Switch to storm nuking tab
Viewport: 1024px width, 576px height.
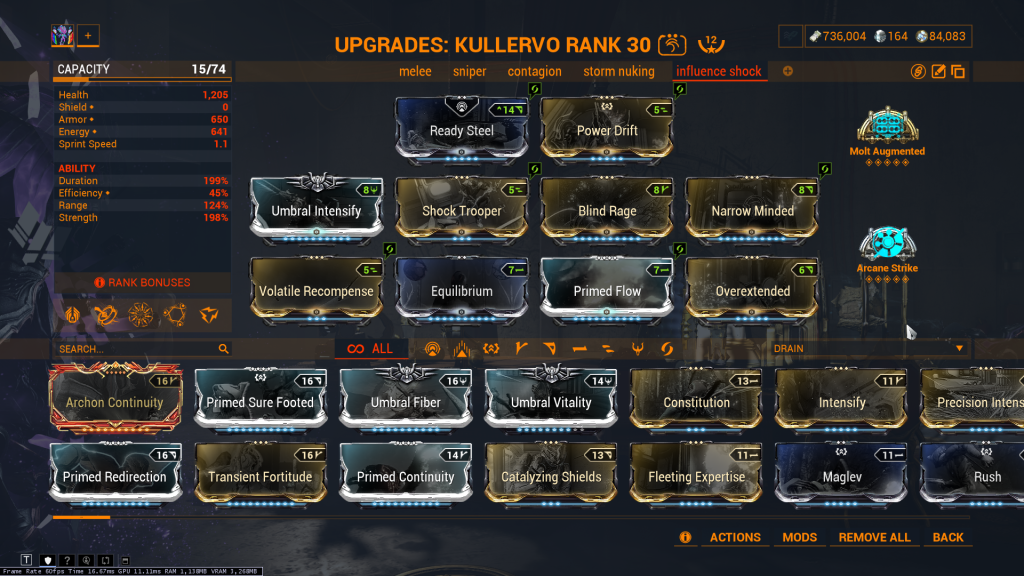click(x=619, y=72)
